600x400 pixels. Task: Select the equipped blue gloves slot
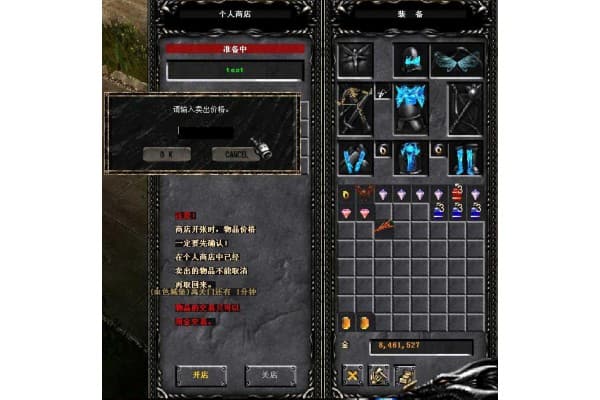point(355,158)
